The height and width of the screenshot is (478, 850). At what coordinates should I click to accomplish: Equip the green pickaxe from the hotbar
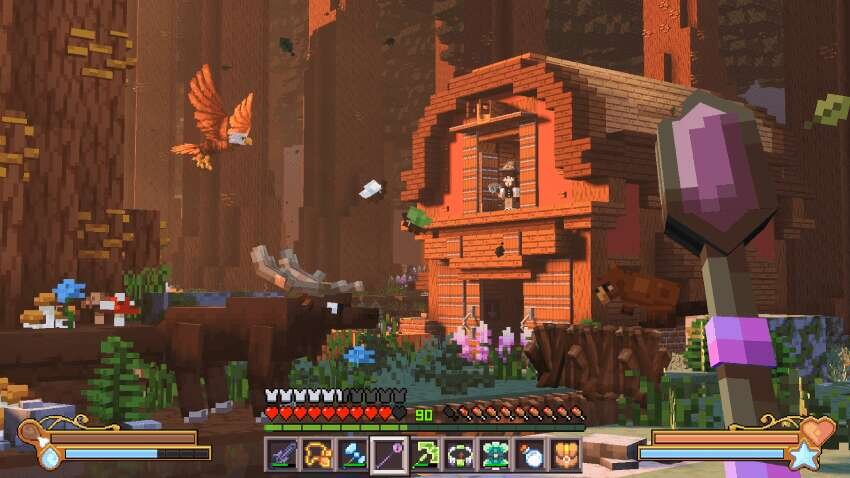[x=424, y=455]
